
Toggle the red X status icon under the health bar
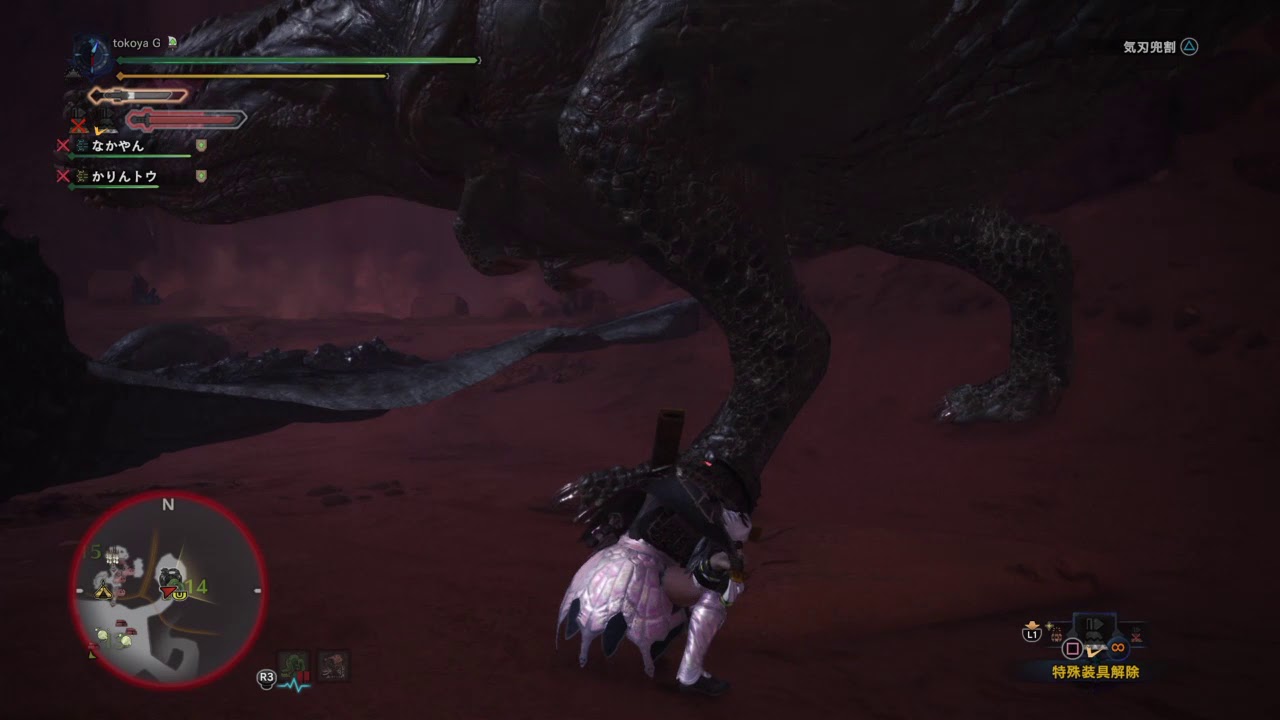click(x=79, y=124)
